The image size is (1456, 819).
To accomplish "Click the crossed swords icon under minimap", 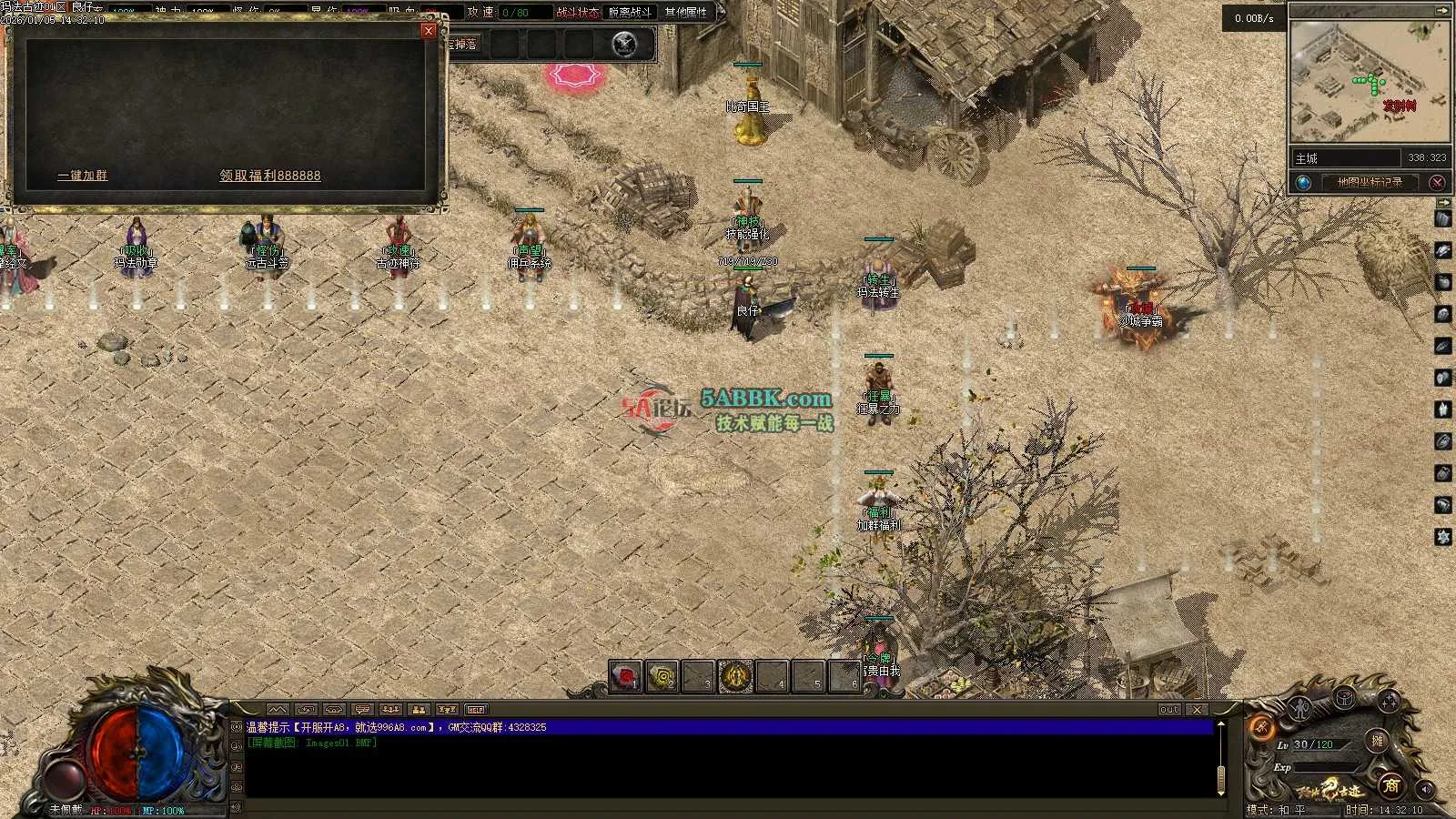I will click(x=1438, y=183).
